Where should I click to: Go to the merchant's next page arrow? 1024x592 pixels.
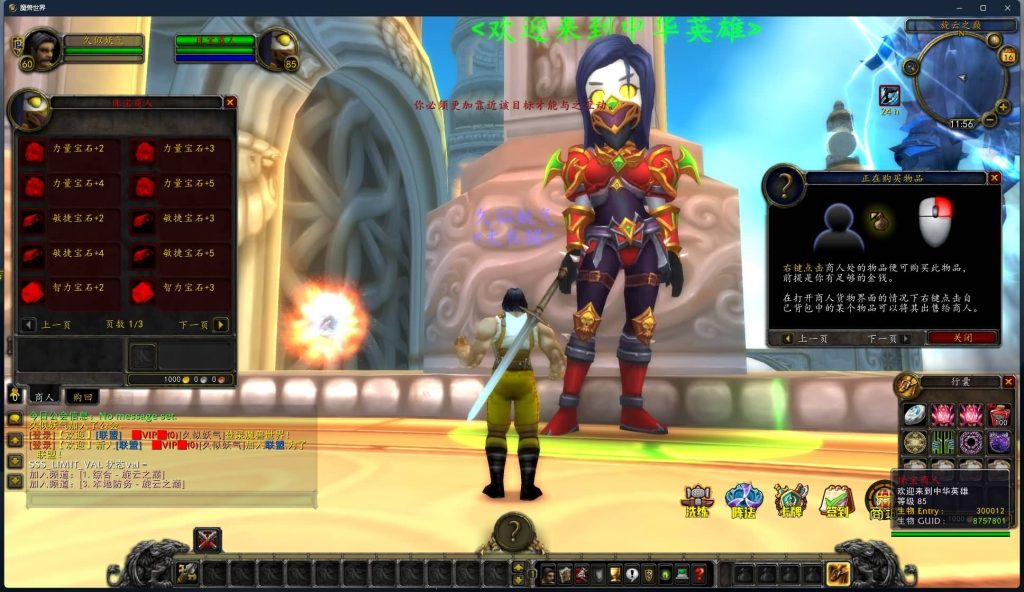pos(220,325)
